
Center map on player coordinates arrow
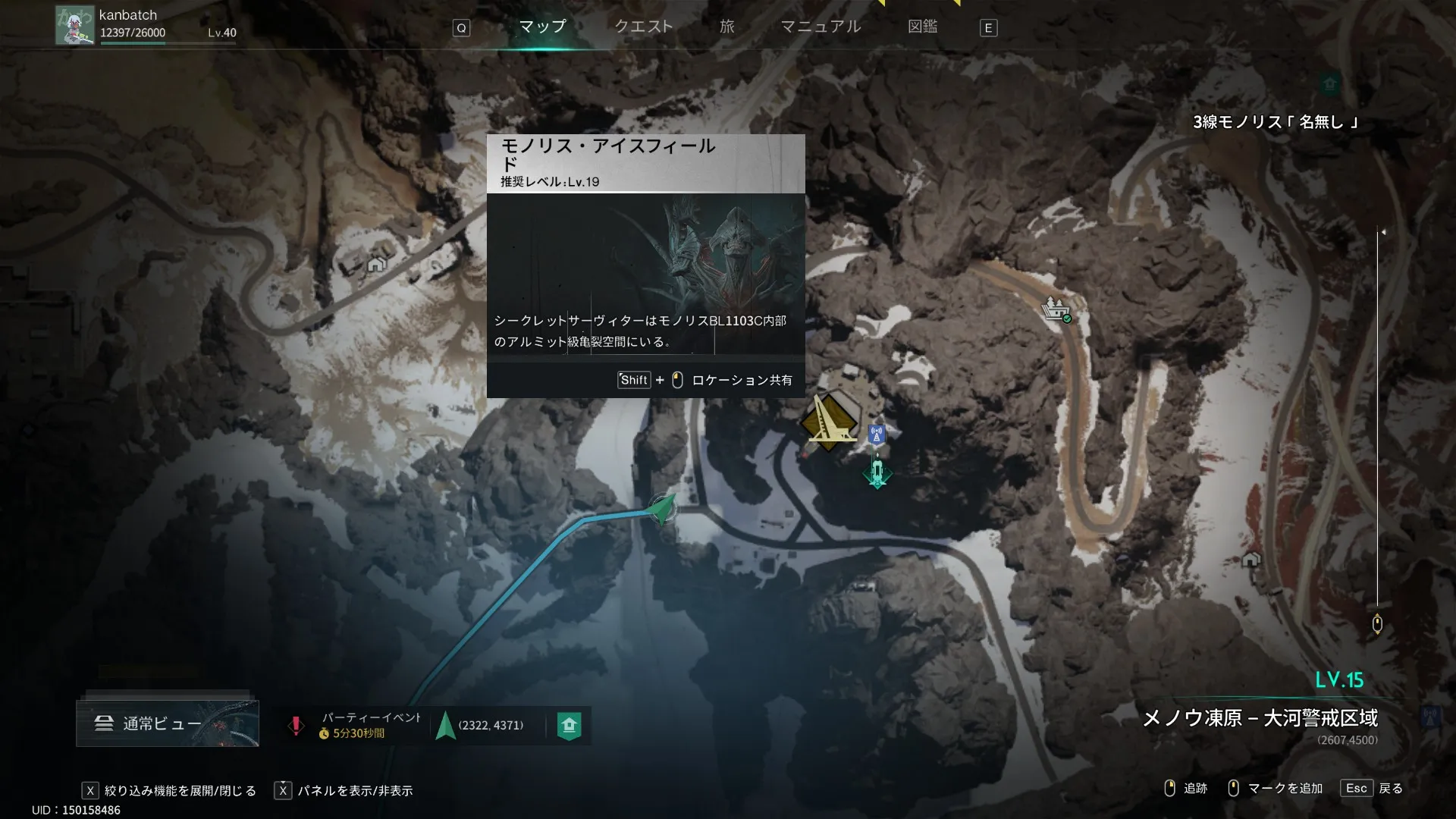[446, 726]
